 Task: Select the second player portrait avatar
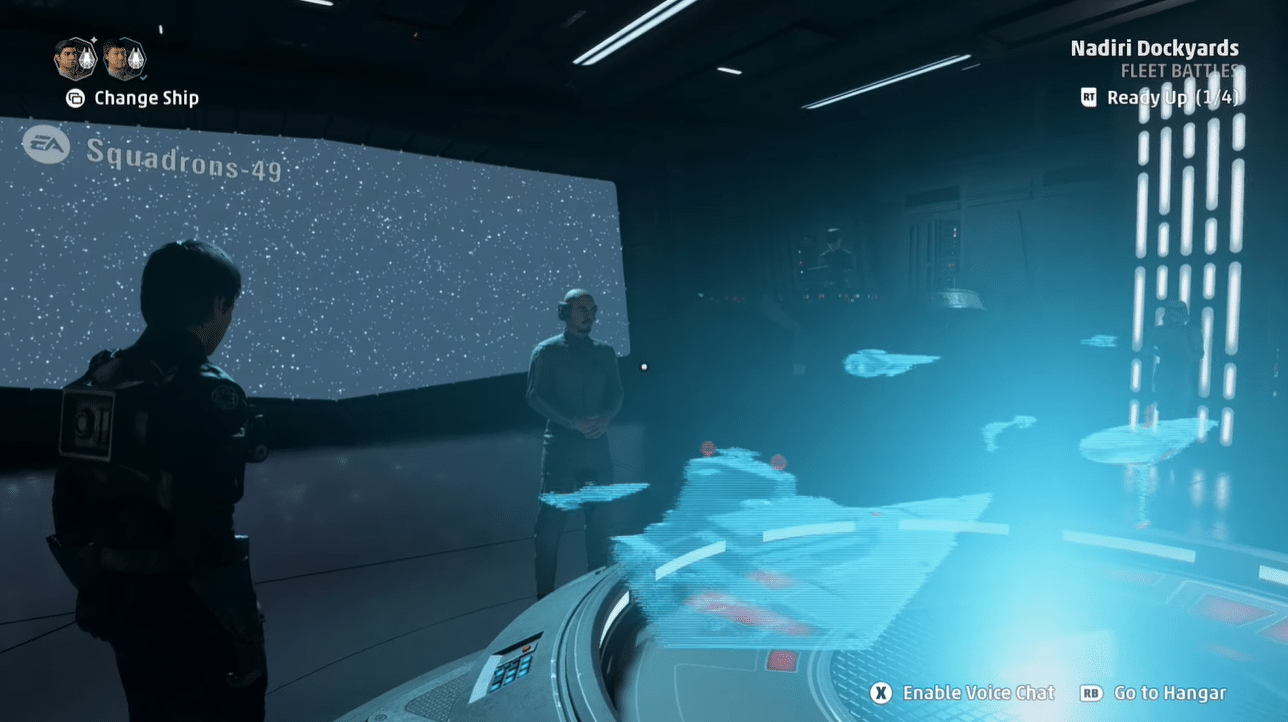[122, 60]
